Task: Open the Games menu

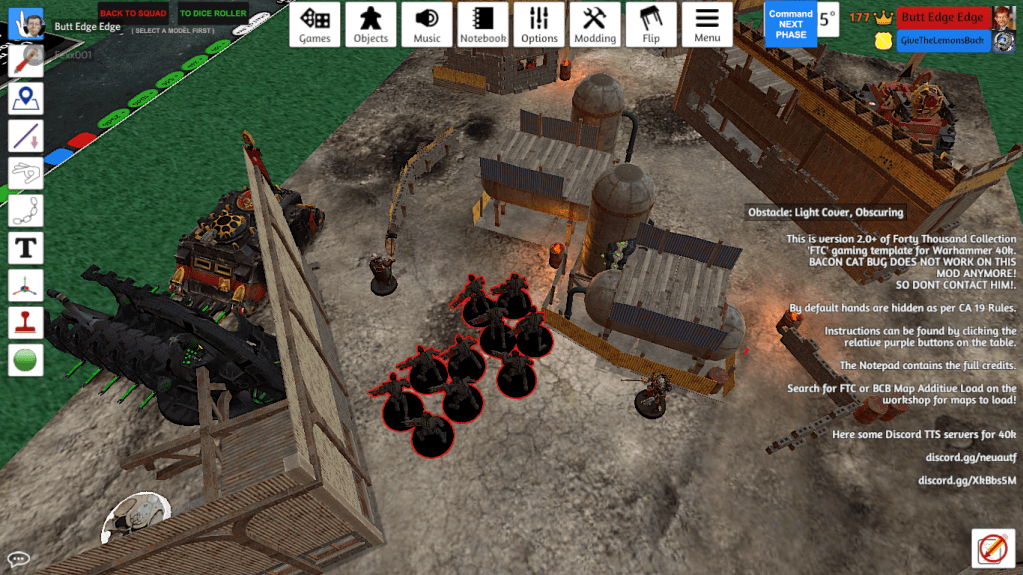Action: click(315, 25)
